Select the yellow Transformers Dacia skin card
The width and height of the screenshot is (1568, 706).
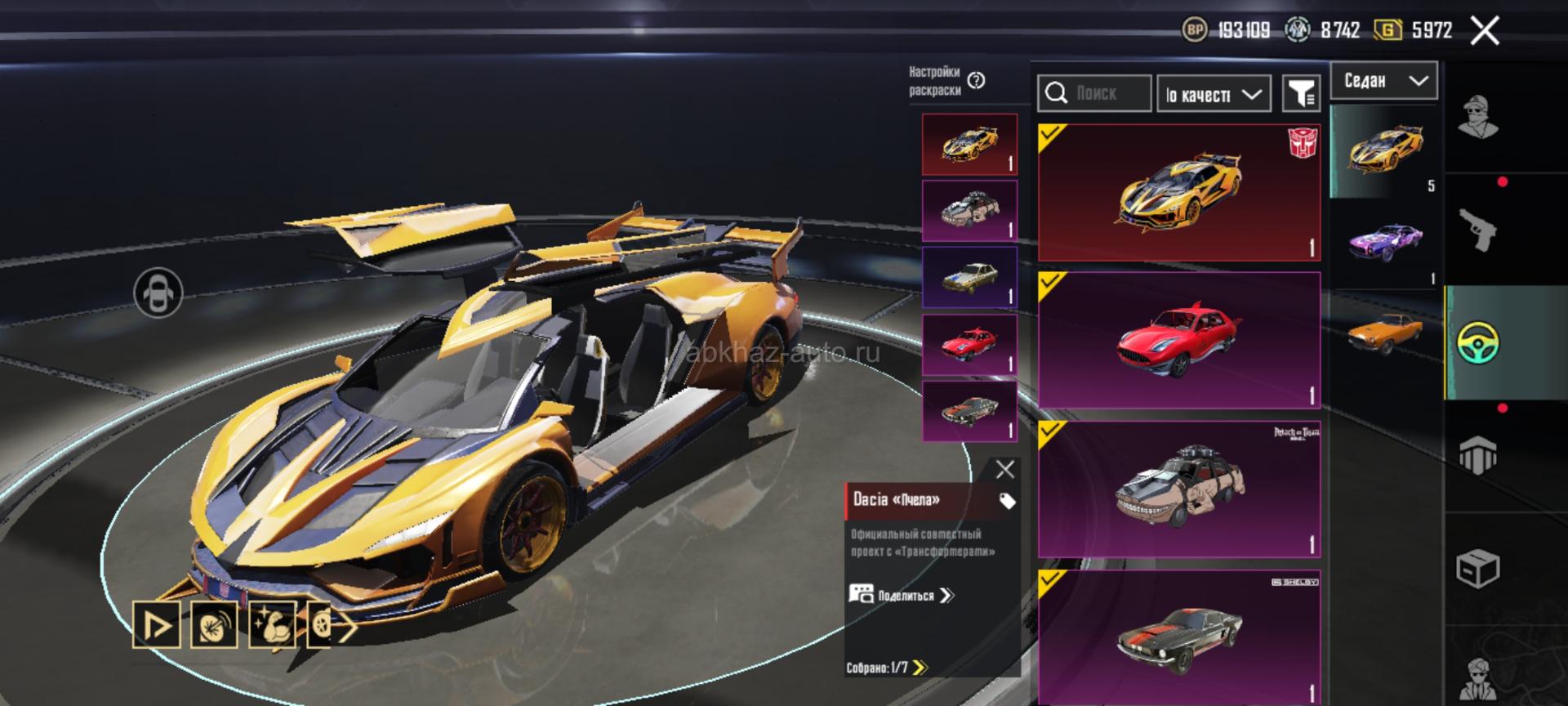[1178, 193]
